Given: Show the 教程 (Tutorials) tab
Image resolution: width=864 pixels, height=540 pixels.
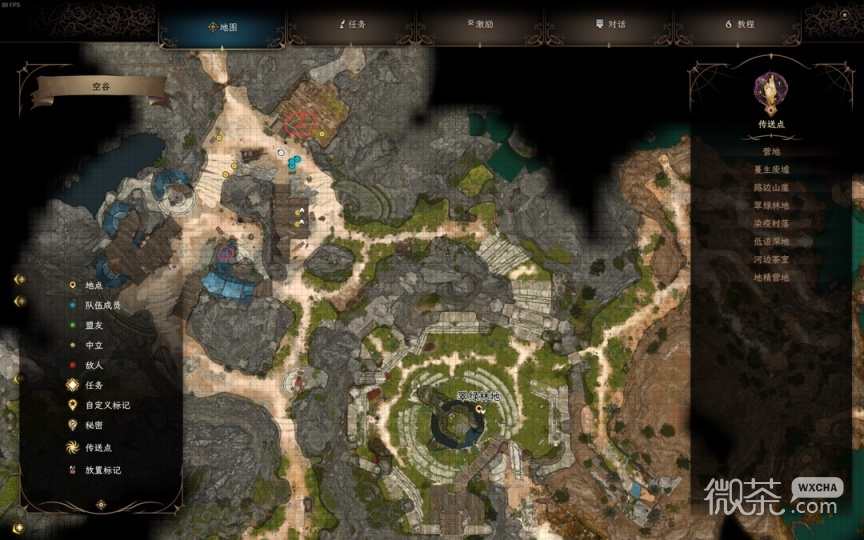Looking at the screenshot, I should [739, 24].
